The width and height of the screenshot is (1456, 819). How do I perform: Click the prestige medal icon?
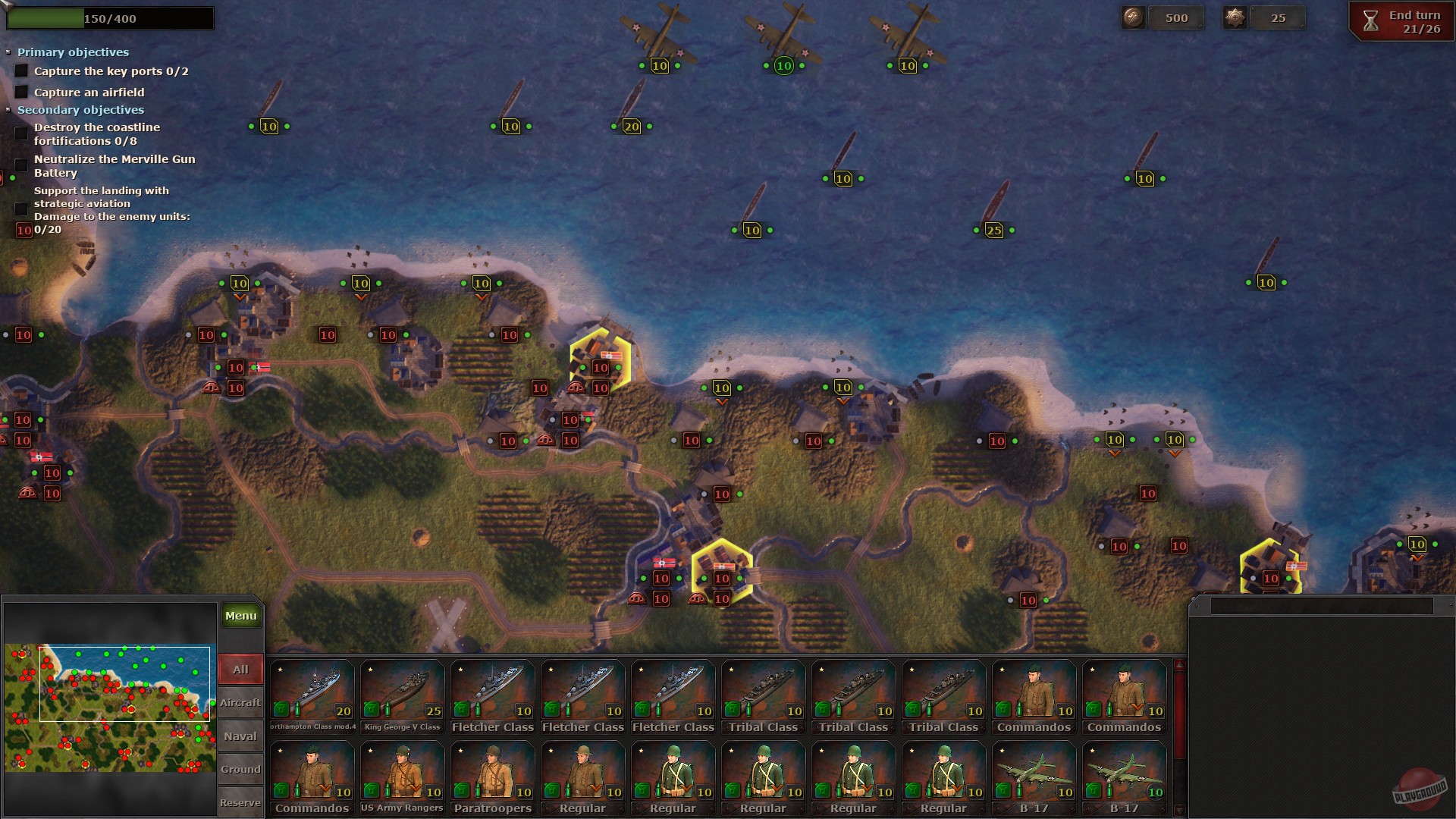pos(1235,17)
